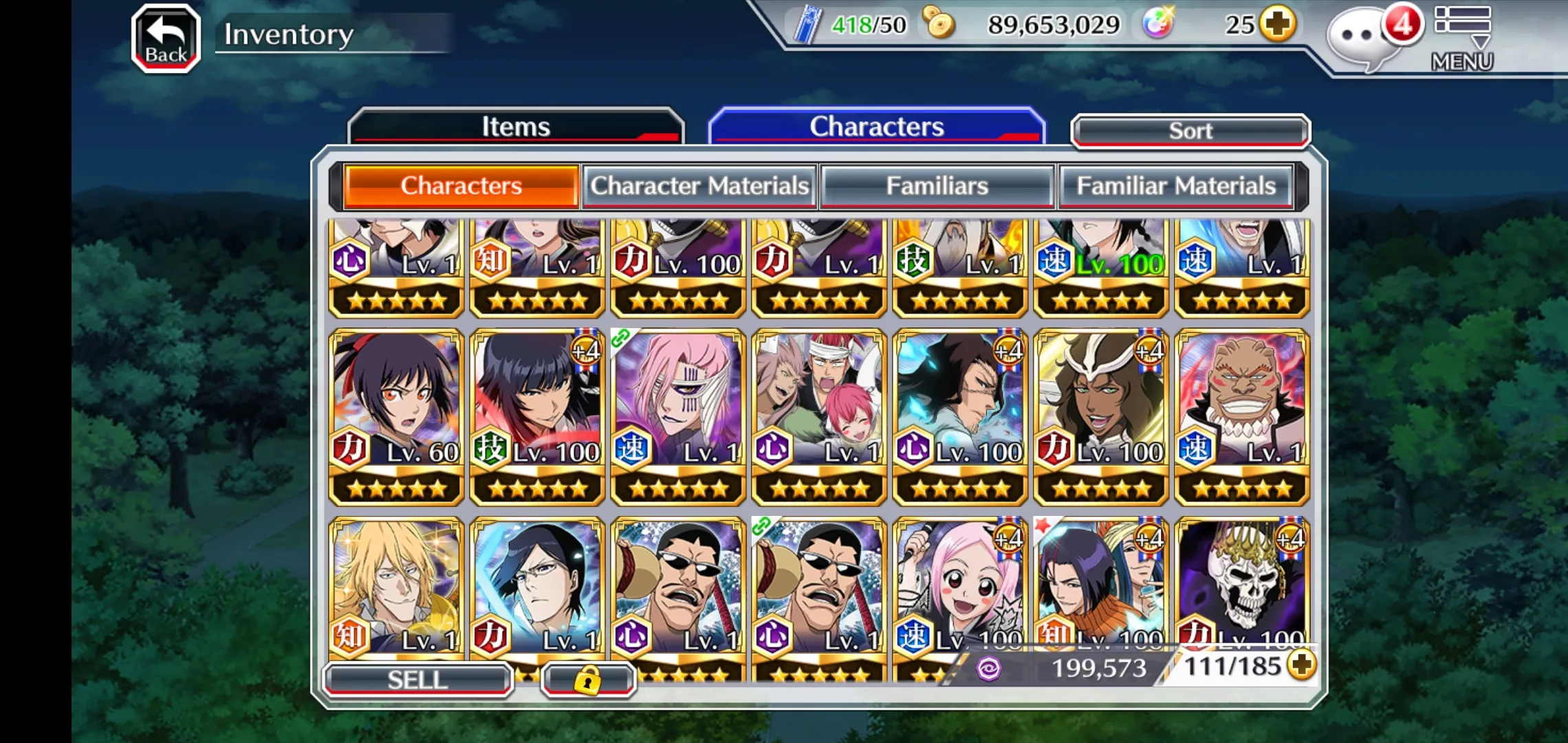
Task: Select the Character Materials sub-tab
Action: (699, 186)
